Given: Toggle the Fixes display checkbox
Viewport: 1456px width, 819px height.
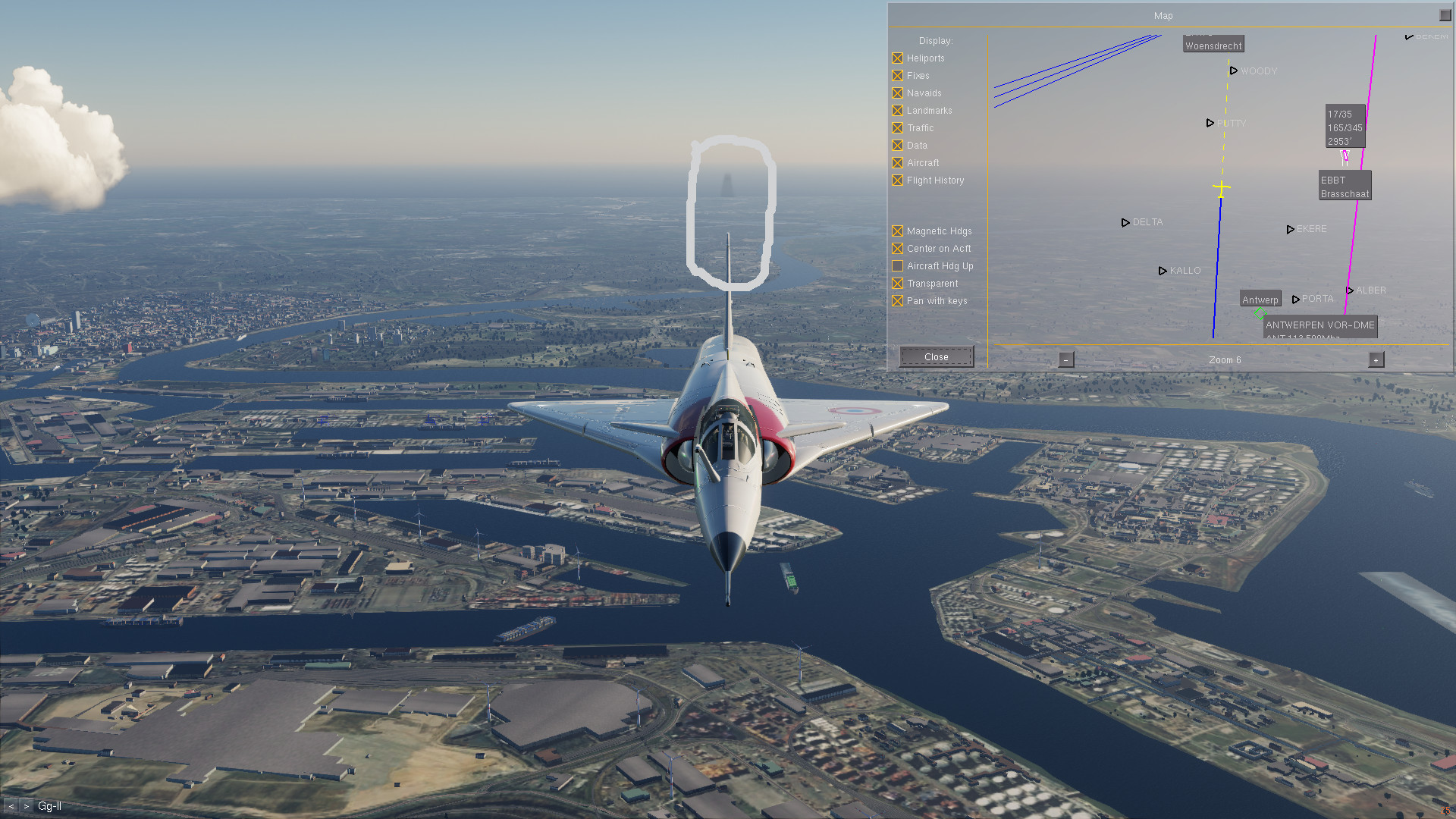Looking at the screenshot, I should click(x=898, y=76).
